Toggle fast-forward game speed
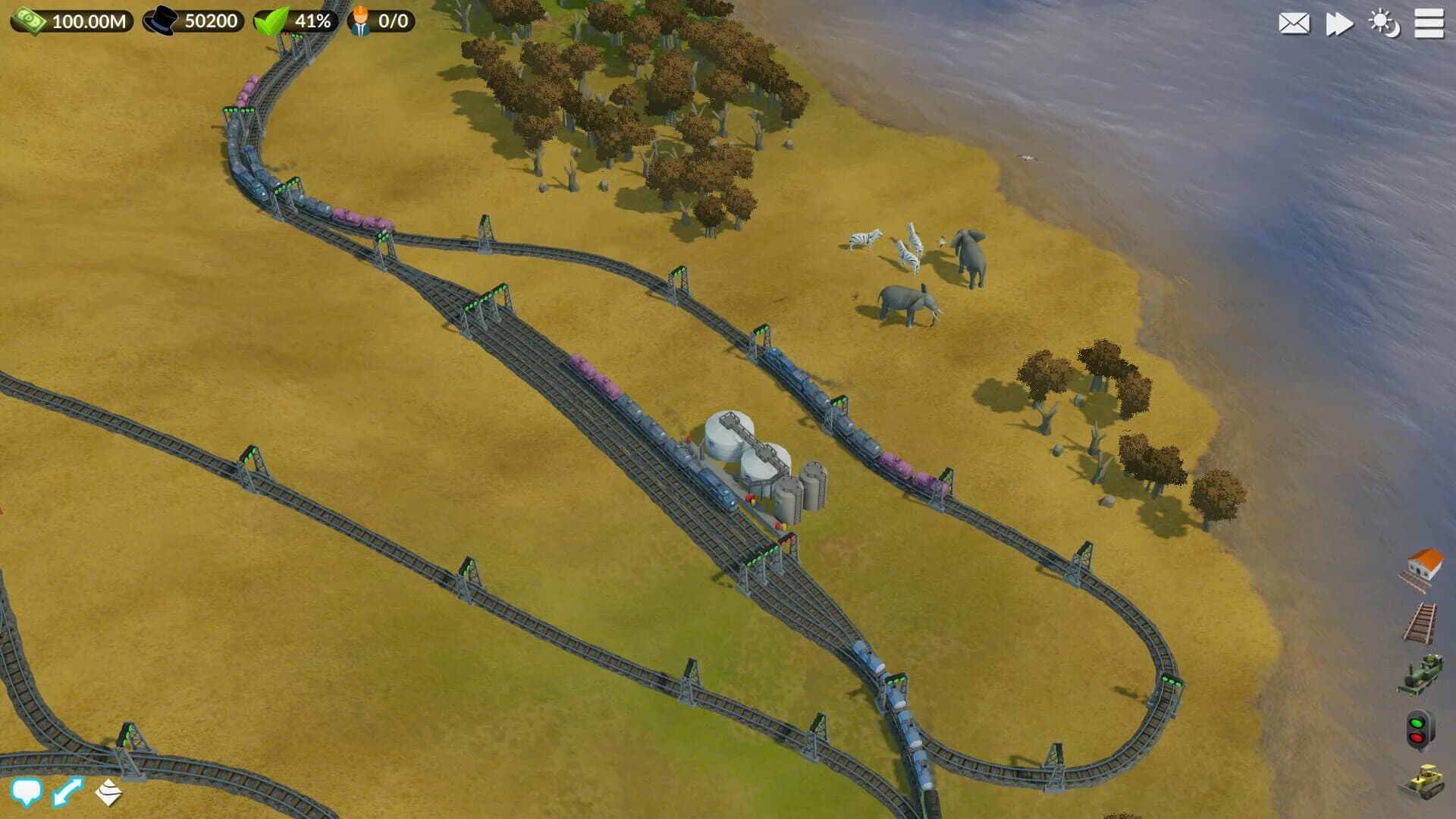Screen dimensions: 1456x819 click(x=1338, y=24)
